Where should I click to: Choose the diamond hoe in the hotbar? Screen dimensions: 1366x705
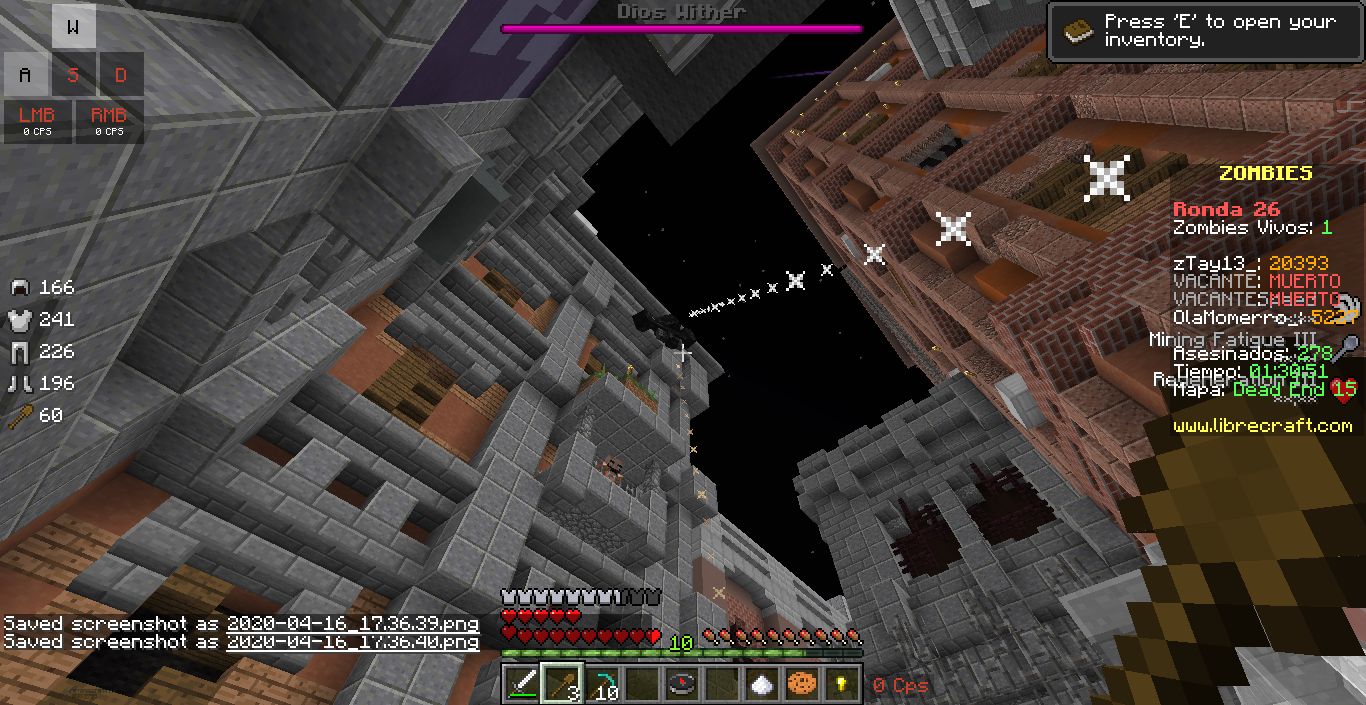click(x=601, y=684)
